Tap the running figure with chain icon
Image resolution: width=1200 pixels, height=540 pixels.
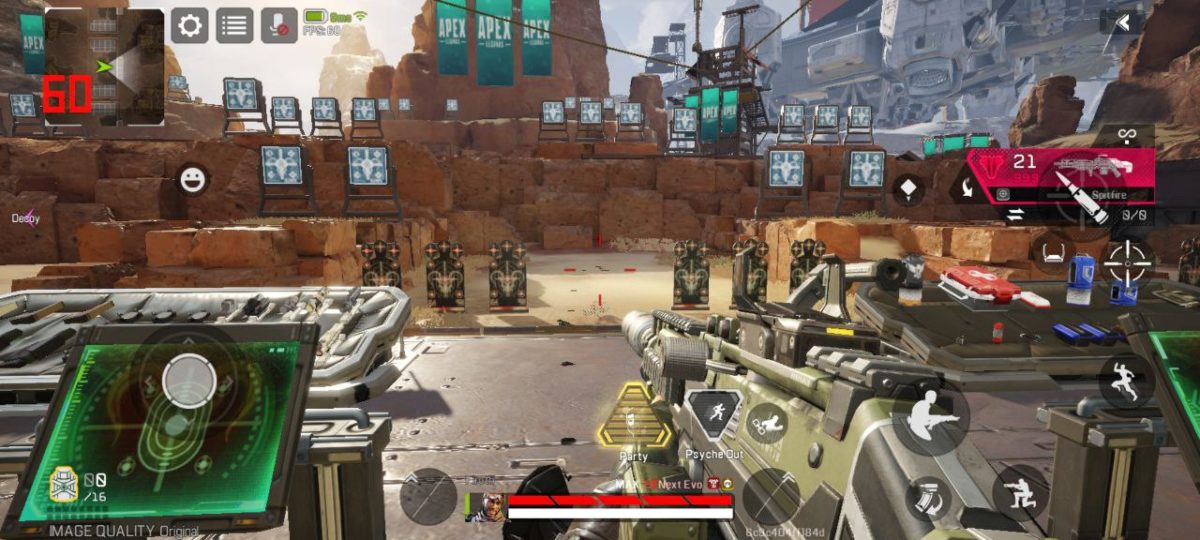[767, 424]
